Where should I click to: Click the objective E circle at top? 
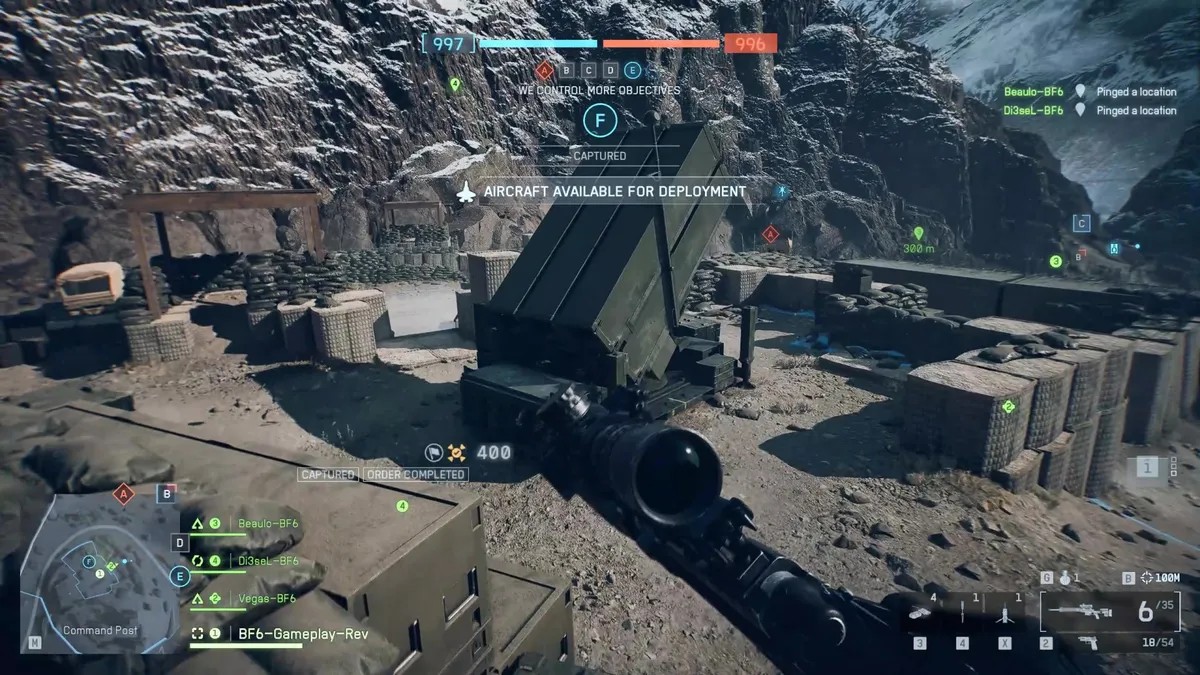[x=632, y=70]
